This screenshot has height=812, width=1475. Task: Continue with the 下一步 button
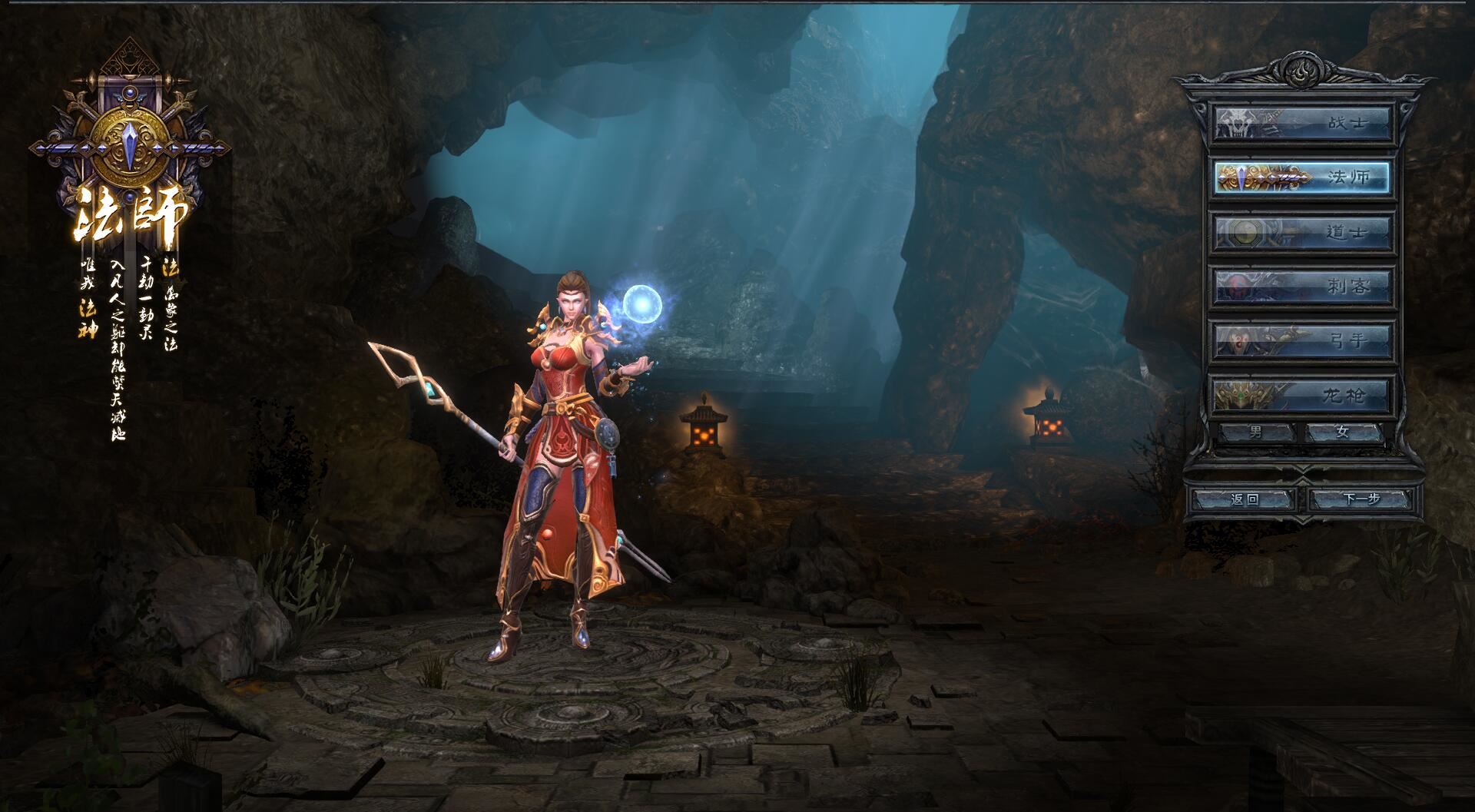(x=1361, y=499)
